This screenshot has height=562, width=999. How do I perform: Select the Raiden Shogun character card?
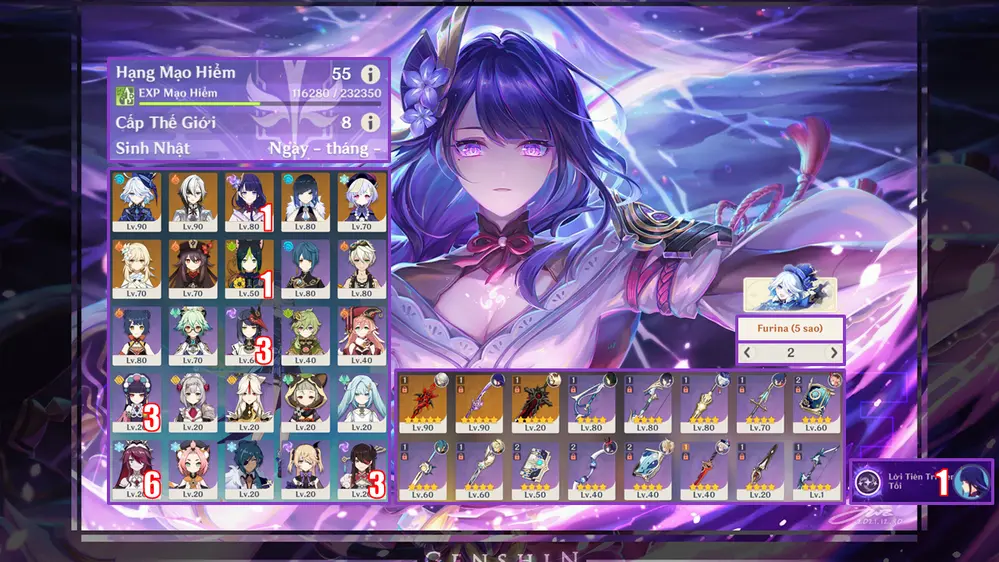249,198
